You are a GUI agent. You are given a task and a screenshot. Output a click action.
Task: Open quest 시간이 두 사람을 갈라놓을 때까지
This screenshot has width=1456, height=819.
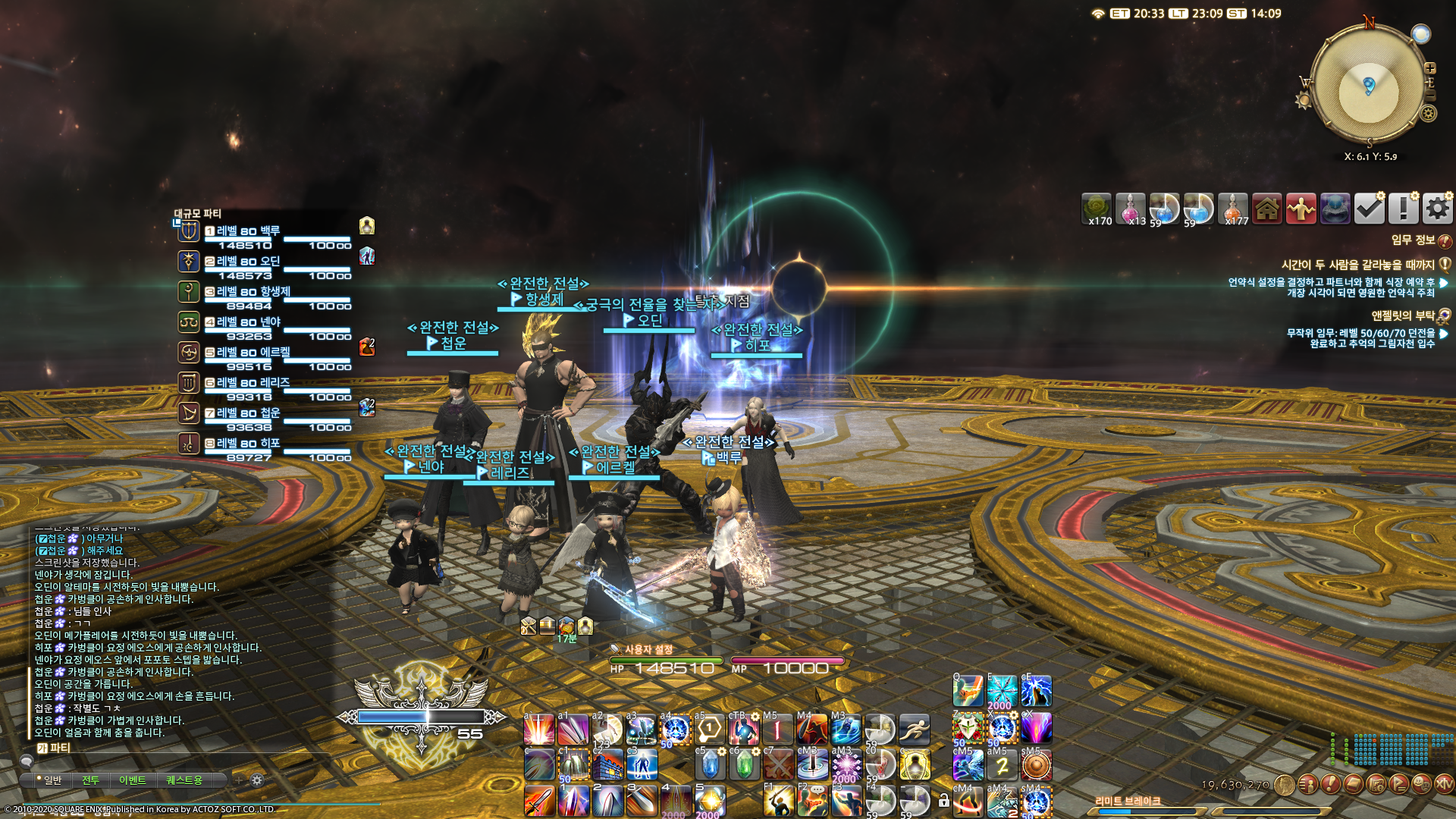click(1357, 265)
